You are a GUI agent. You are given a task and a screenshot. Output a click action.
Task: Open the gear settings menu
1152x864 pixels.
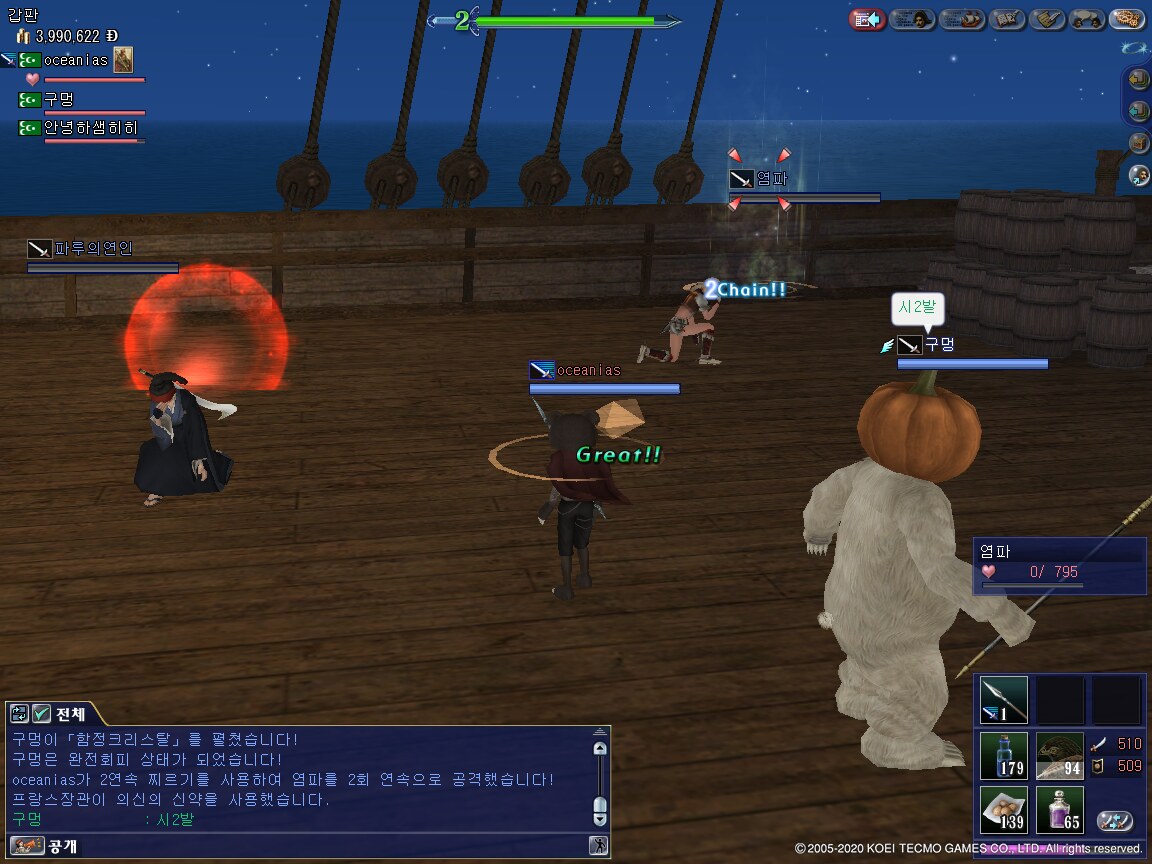click(x=1127, y=19)
